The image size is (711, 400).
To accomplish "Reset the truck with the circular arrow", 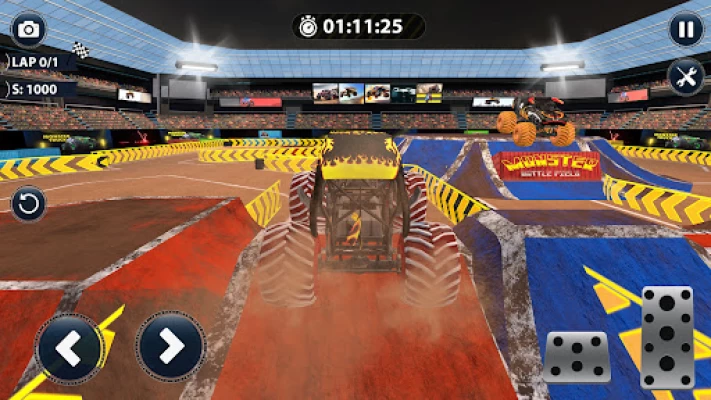I will 28,204.
